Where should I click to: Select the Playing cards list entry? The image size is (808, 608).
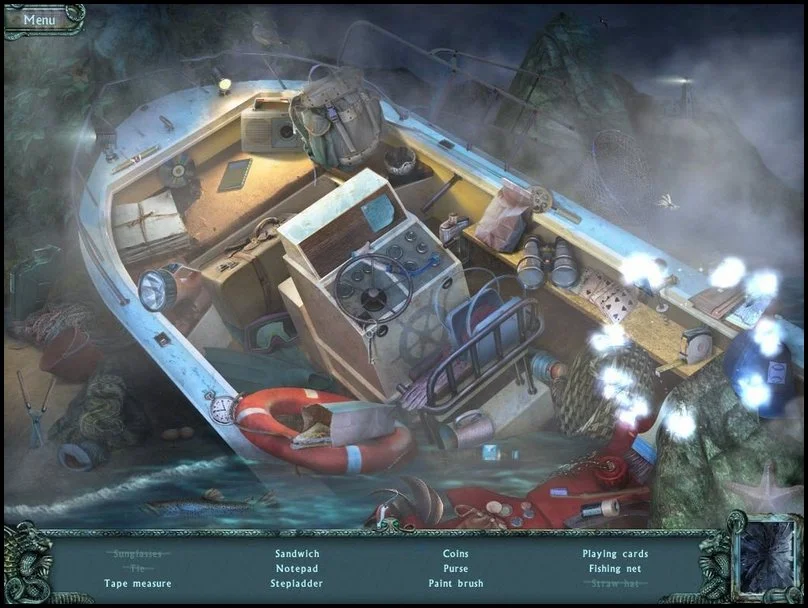point(615,553)
